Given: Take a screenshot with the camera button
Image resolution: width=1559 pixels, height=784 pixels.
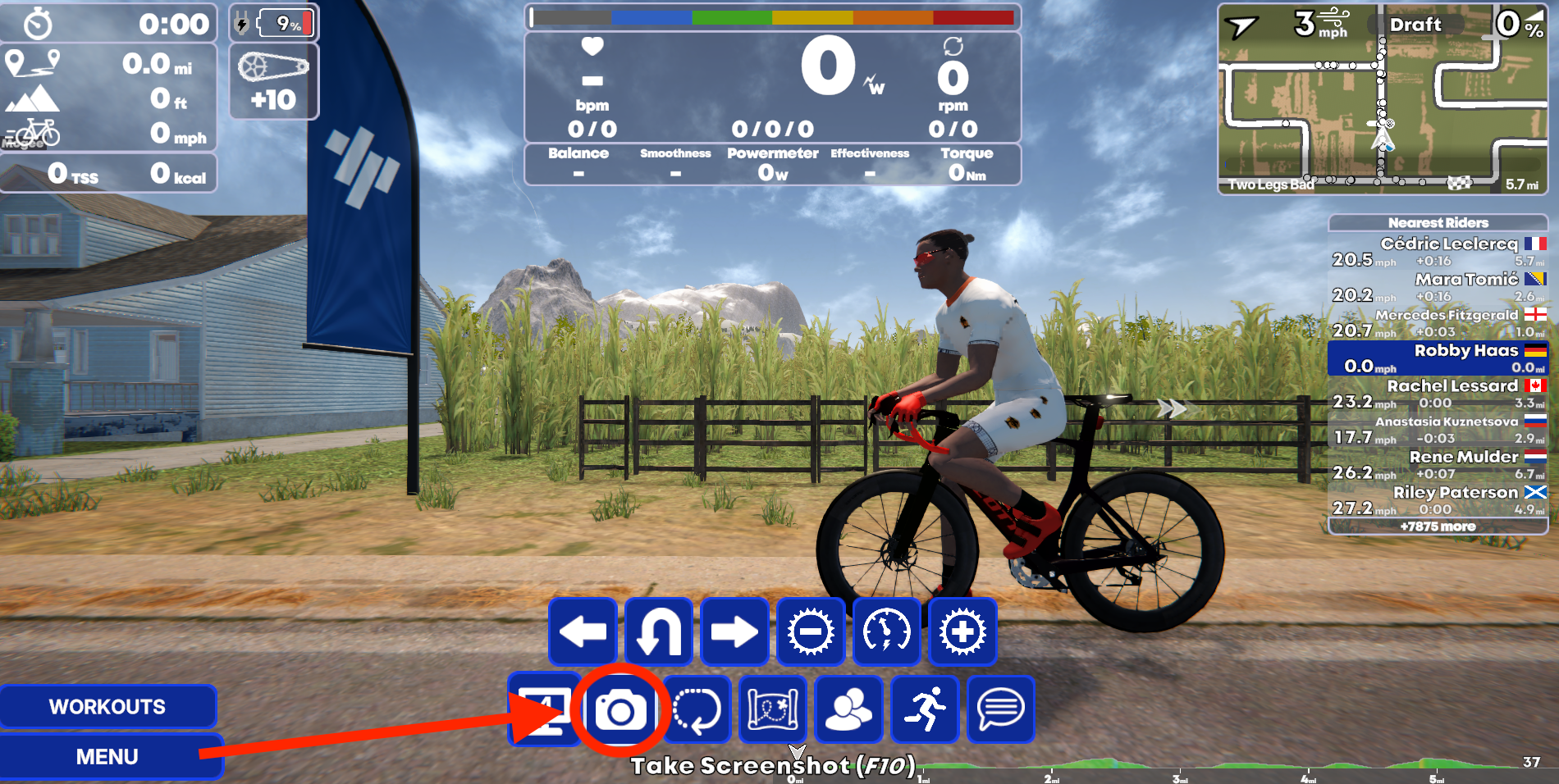Looking at the screenshot, I should (x=620, y=710).
